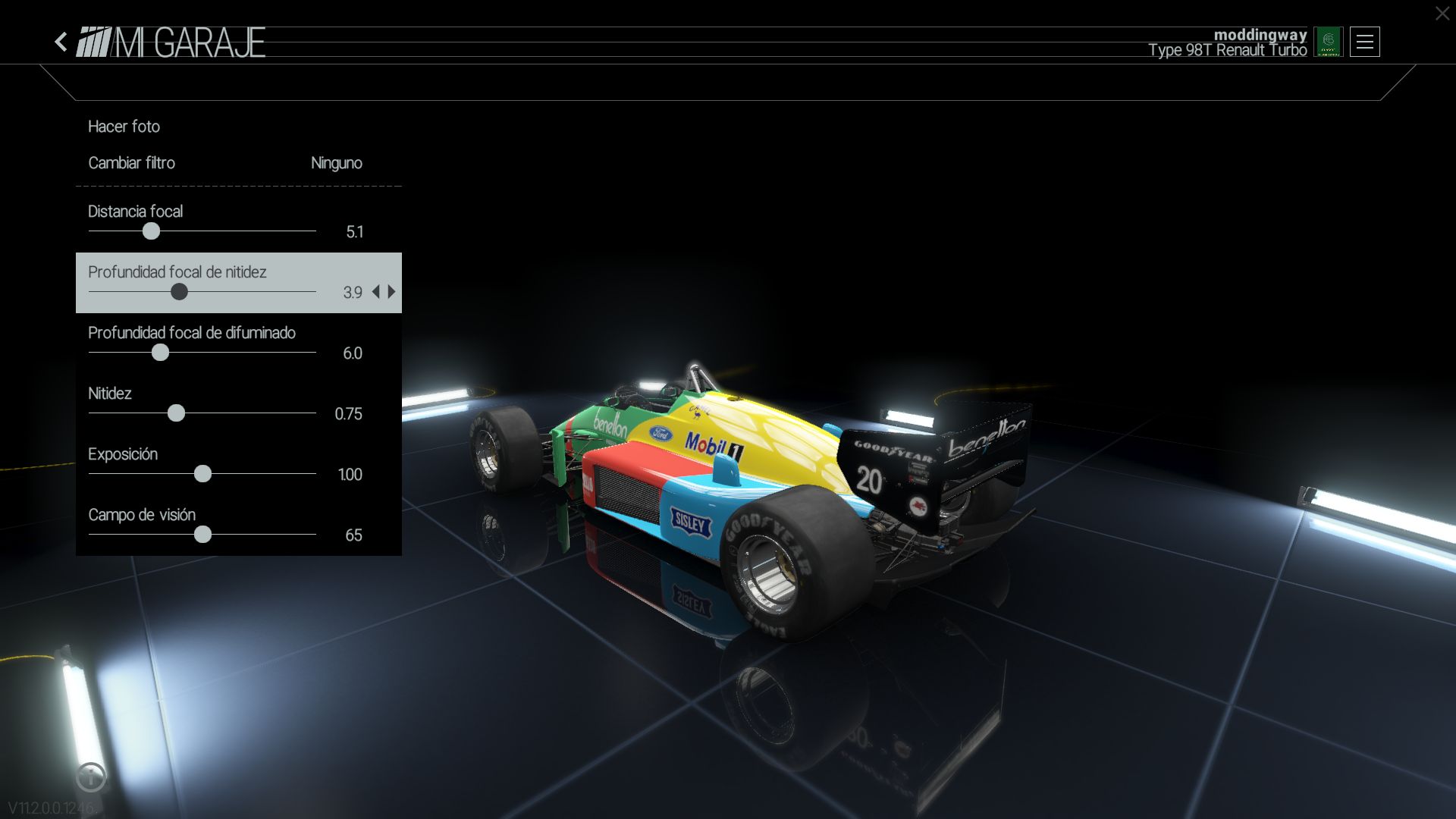Show the circular info icon
This screenshot has height=819, width=1456.
coord(91,776)
